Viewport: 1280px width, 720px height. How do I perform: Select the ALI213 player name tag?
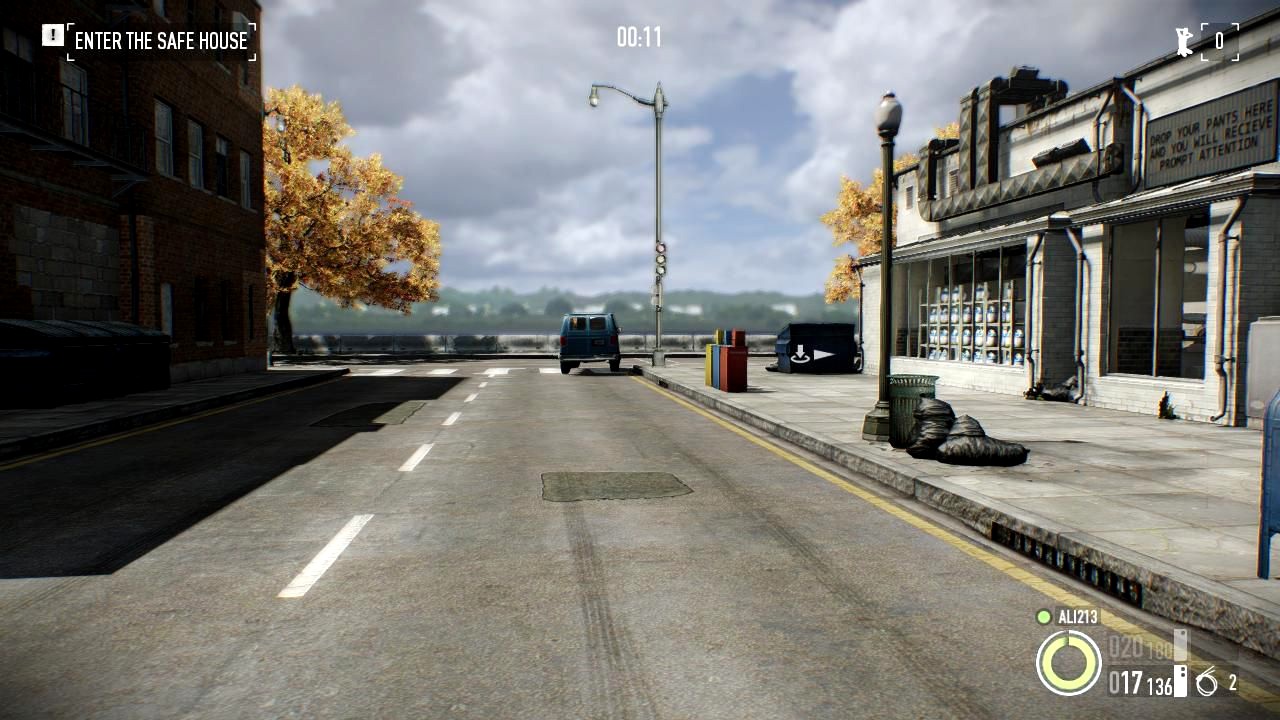(x=1078, y=617)
